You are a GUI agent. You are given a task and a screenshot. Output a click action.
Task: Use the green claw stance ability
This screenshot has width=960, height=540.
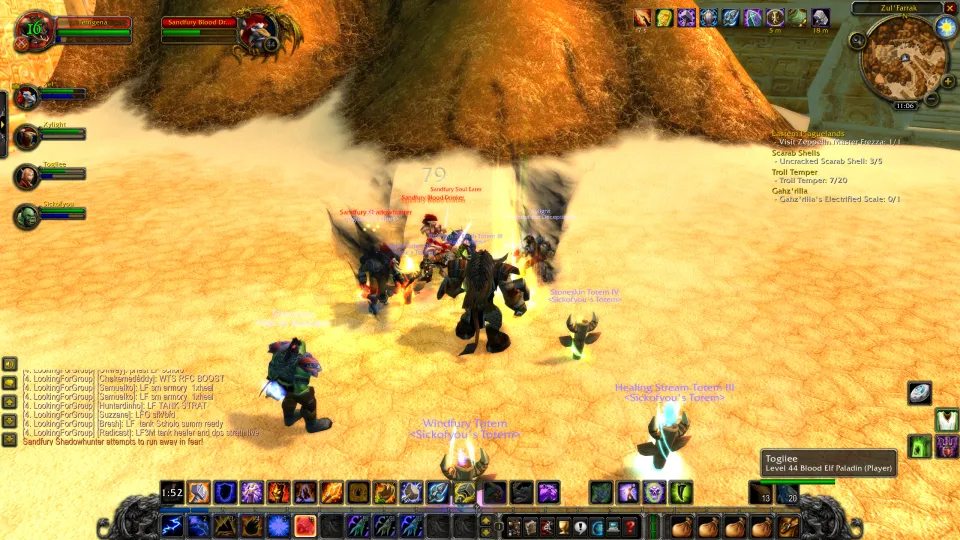pos(680,491)
